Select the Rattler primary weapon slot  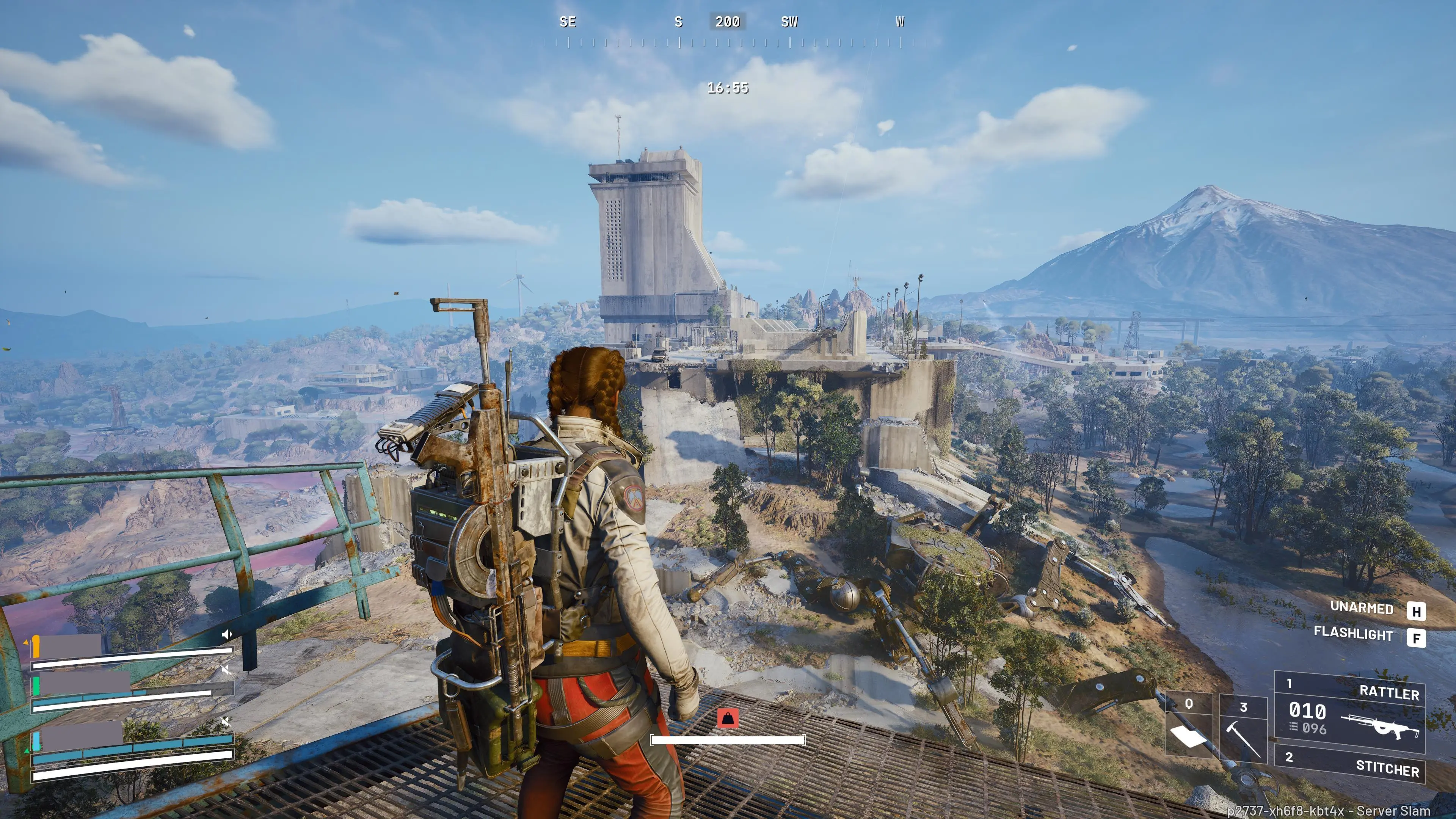coord(1350,712)
